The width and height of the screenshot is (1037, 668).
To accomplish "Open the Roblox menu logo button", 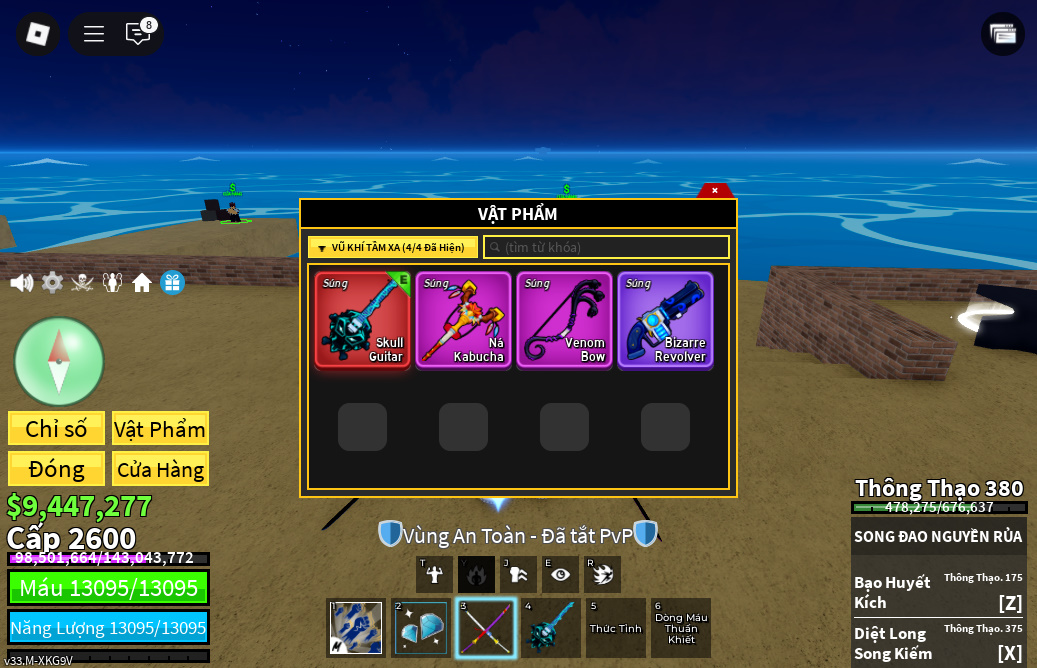I will pos(38,34).
